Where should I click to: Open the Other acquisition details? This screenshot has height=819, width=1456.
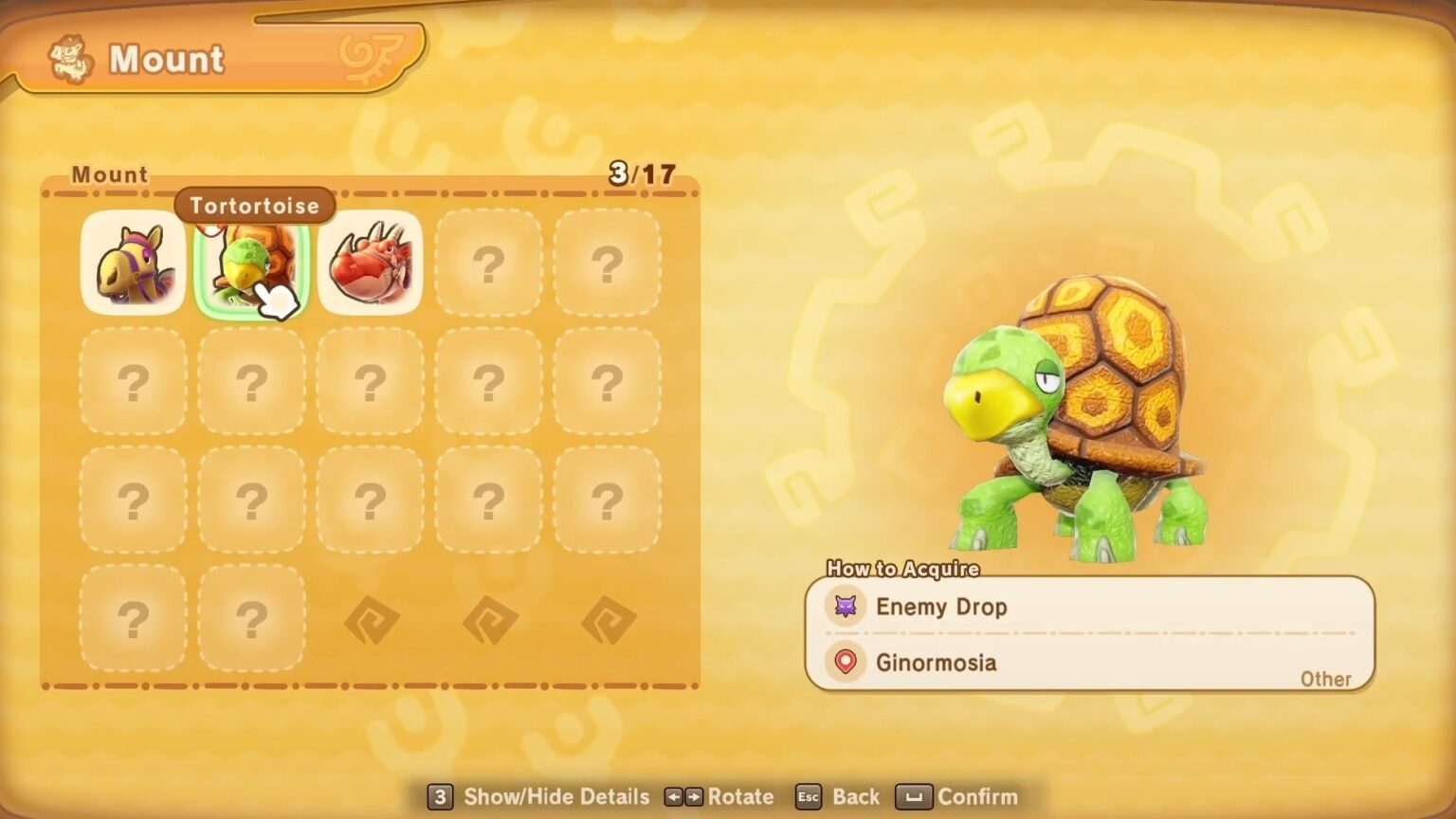pos(1326,679)
